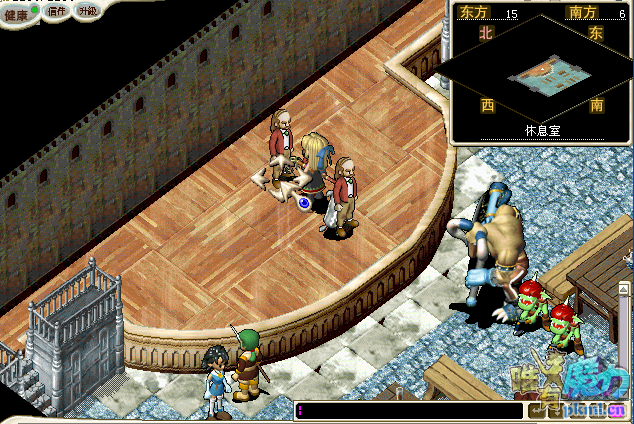Click the 信件 mail button

pos(55,12)
